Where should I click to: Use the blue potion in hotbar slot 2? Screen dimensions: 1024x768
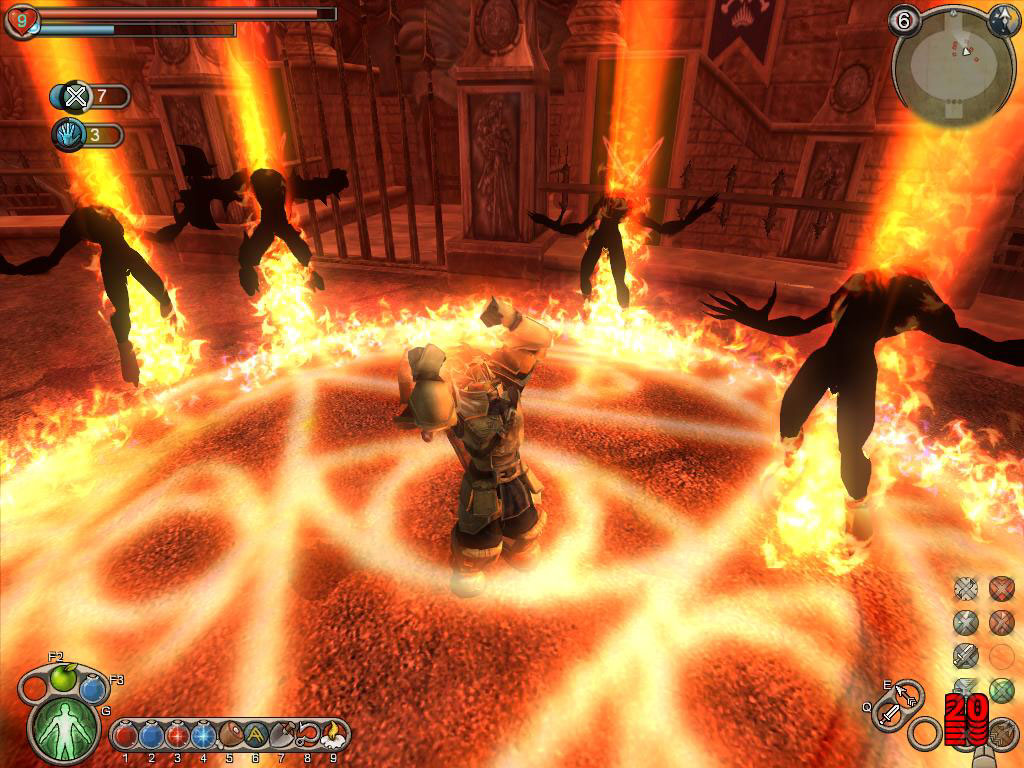[151, 736]
